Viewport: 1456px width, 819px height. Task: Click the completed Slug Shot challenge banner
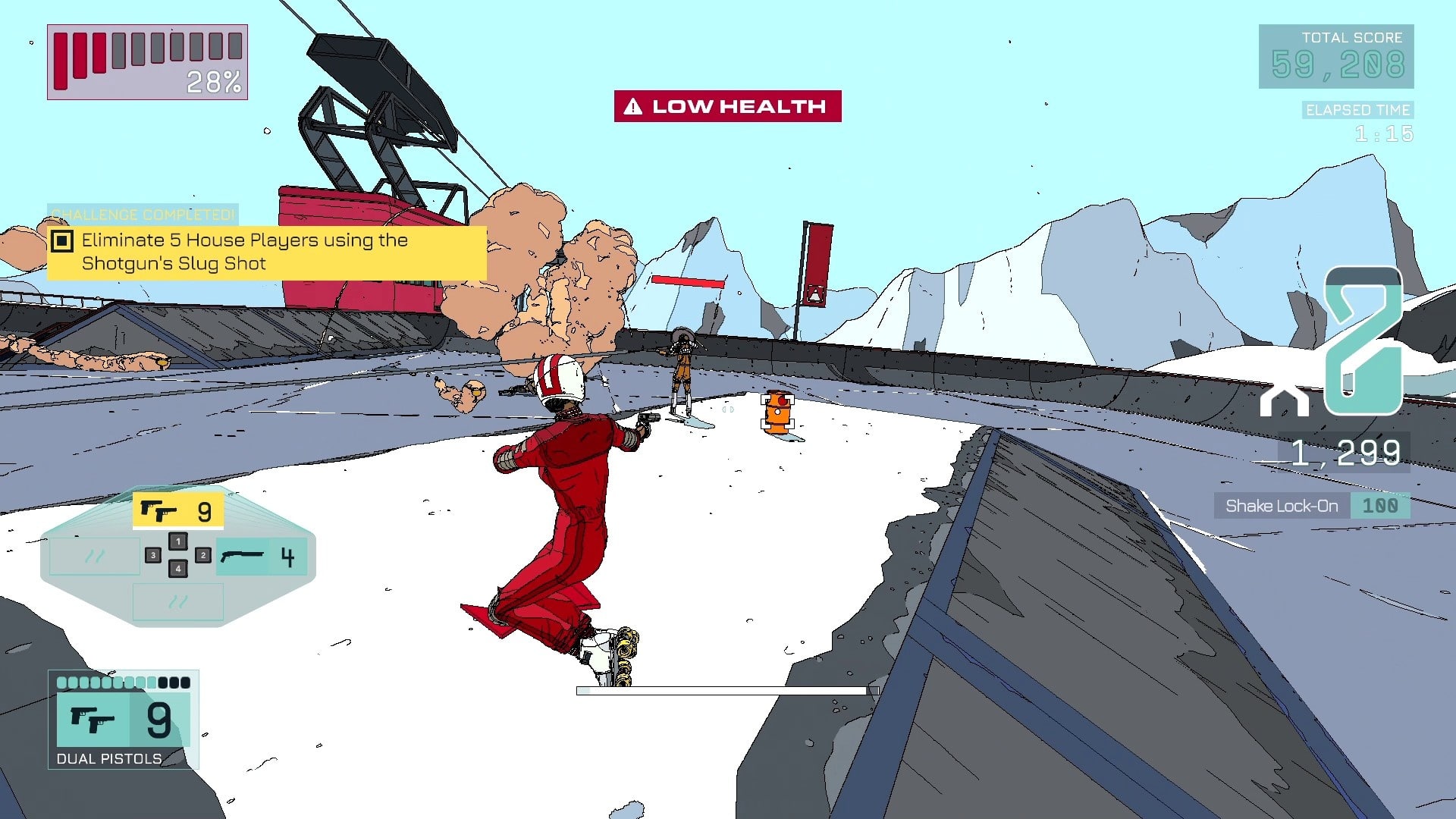[x=266, y=253]
